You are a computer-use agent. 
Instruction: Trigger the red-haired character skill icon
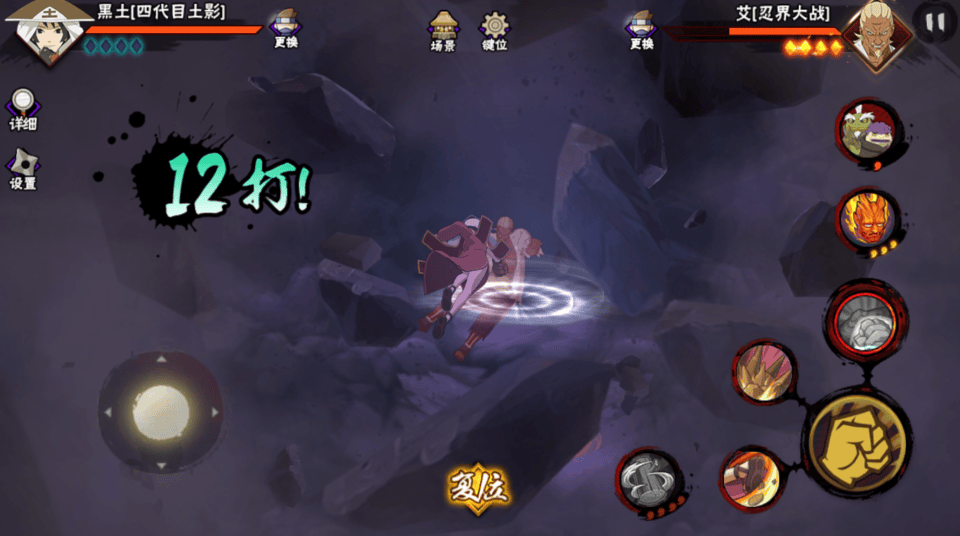tap(753, 480)
